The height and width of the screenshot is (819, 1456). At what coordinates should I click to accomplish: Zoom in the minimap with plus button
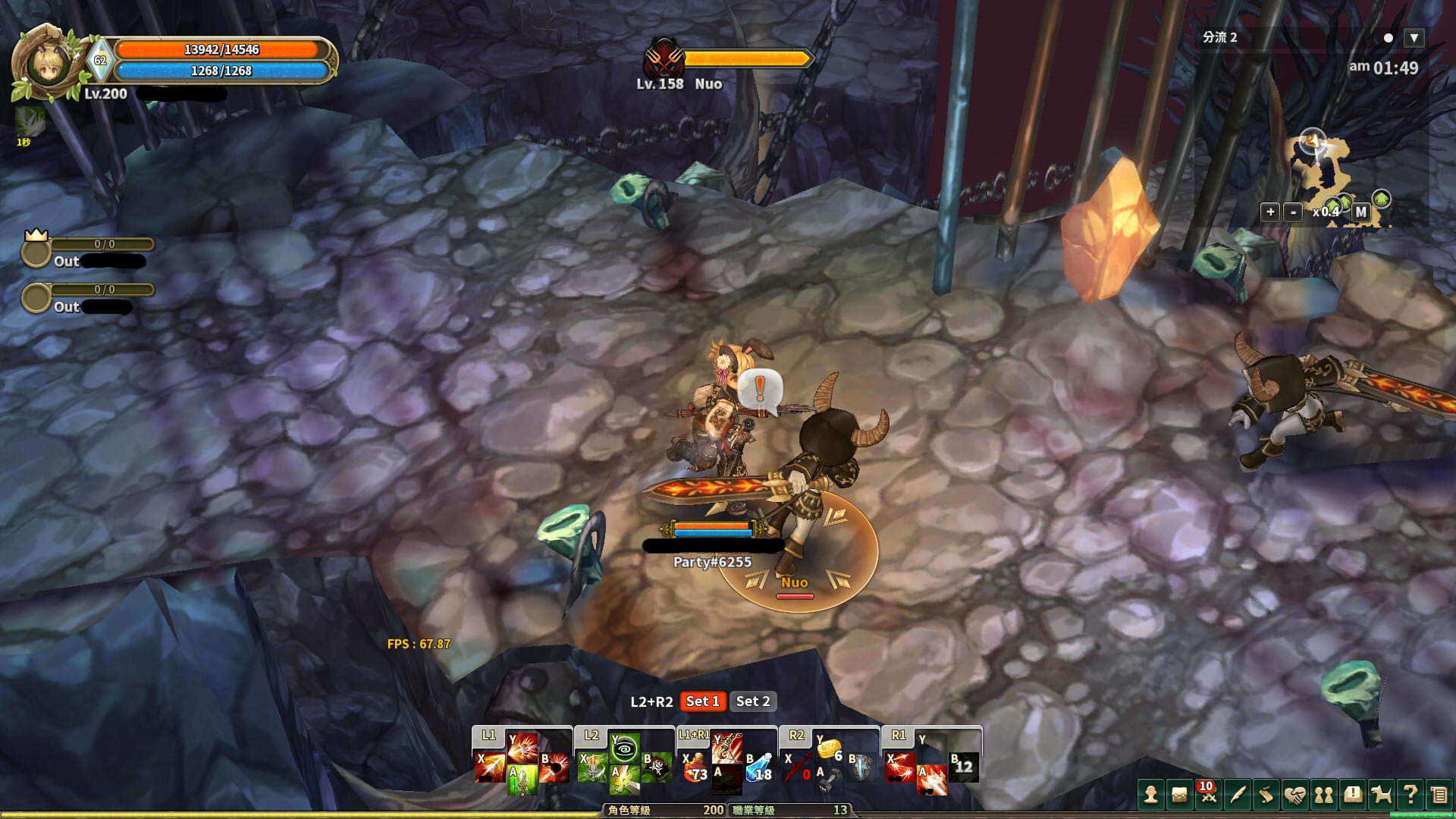pyautogui.click(x=1270, y=212)
